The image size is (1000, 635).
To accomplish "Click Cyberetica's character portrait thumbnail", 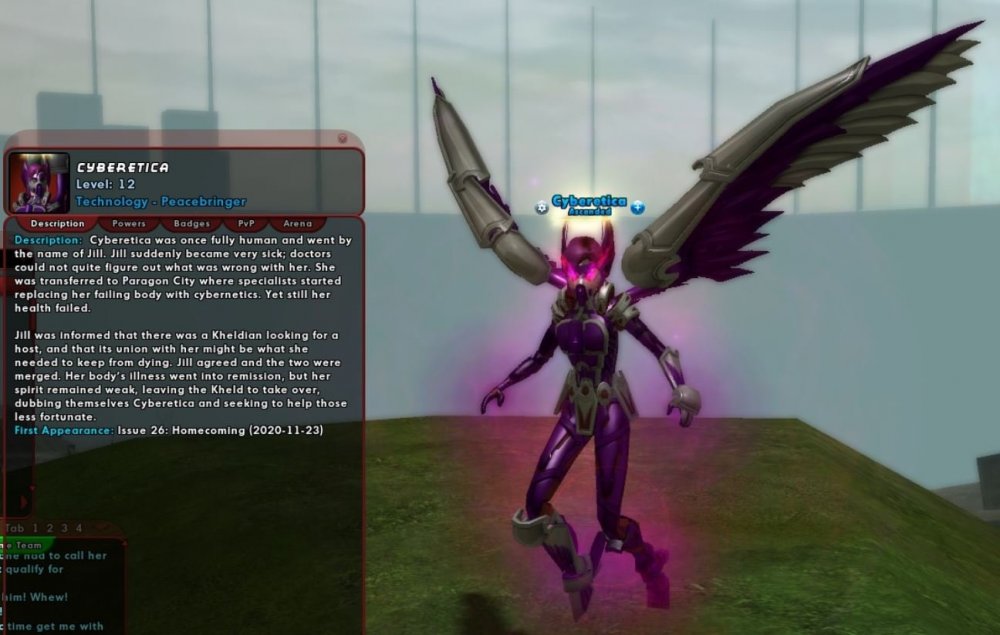I will pos(39,183).
